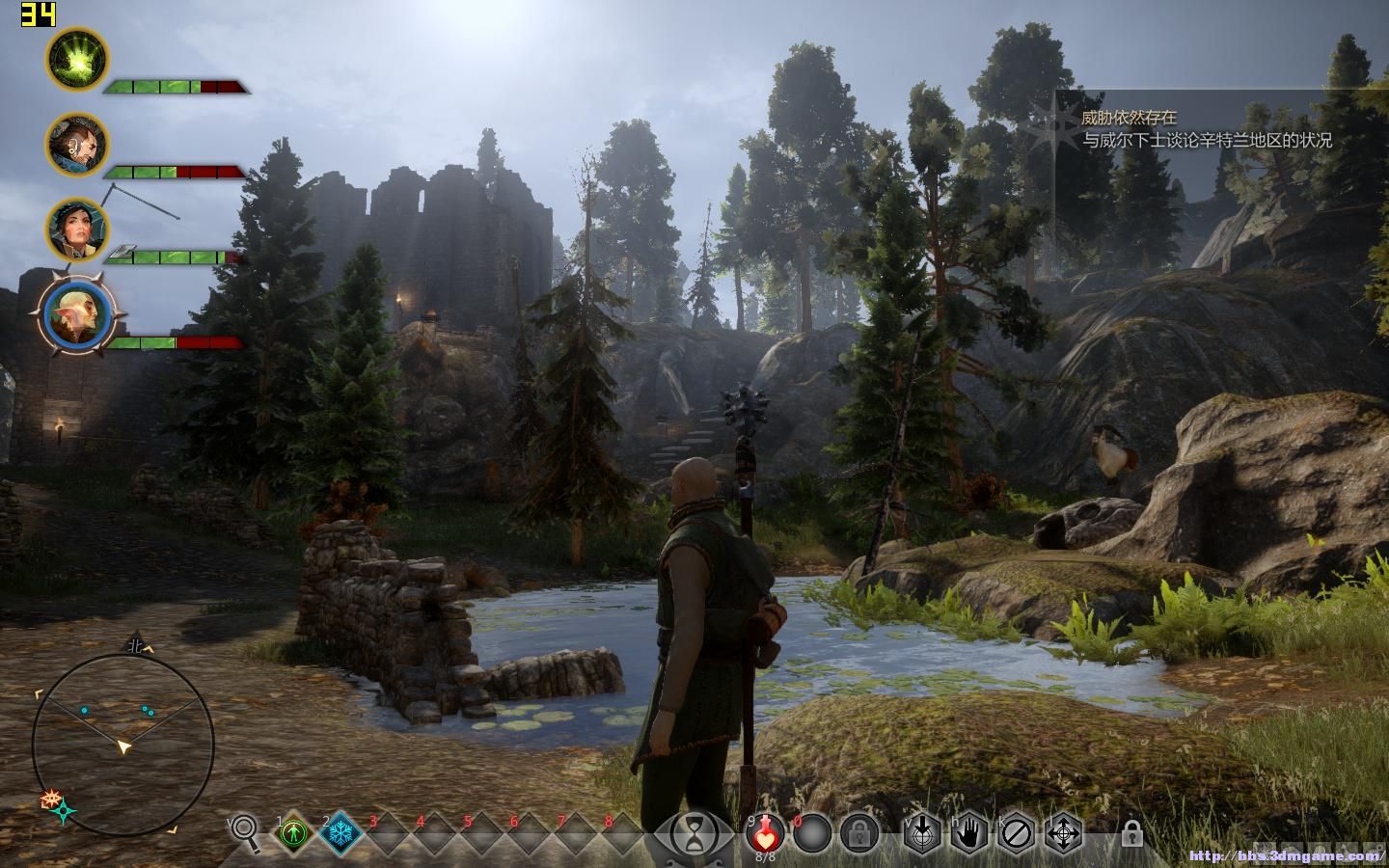Screen dimensions: 1389x868
Task: Issue the attack-target crosshair arrow command
Action: tap(922, 832)
